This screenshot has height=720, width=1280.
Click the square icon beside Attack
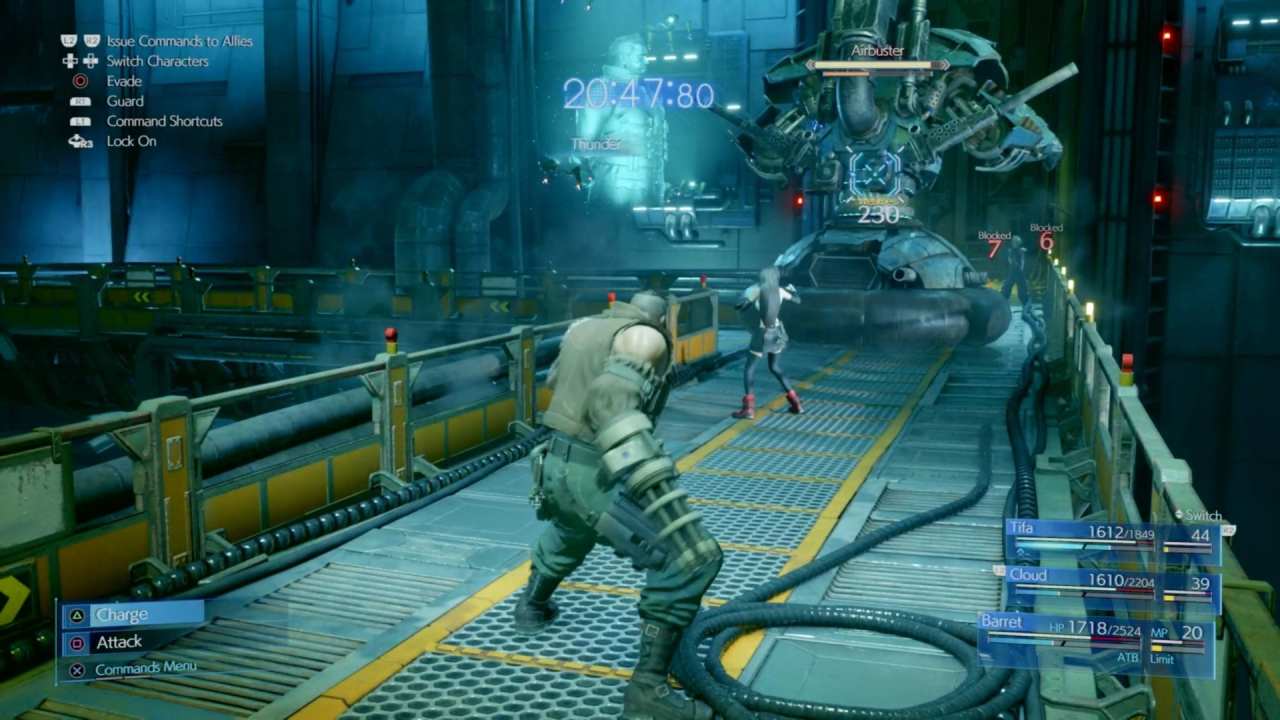[75, 642]
